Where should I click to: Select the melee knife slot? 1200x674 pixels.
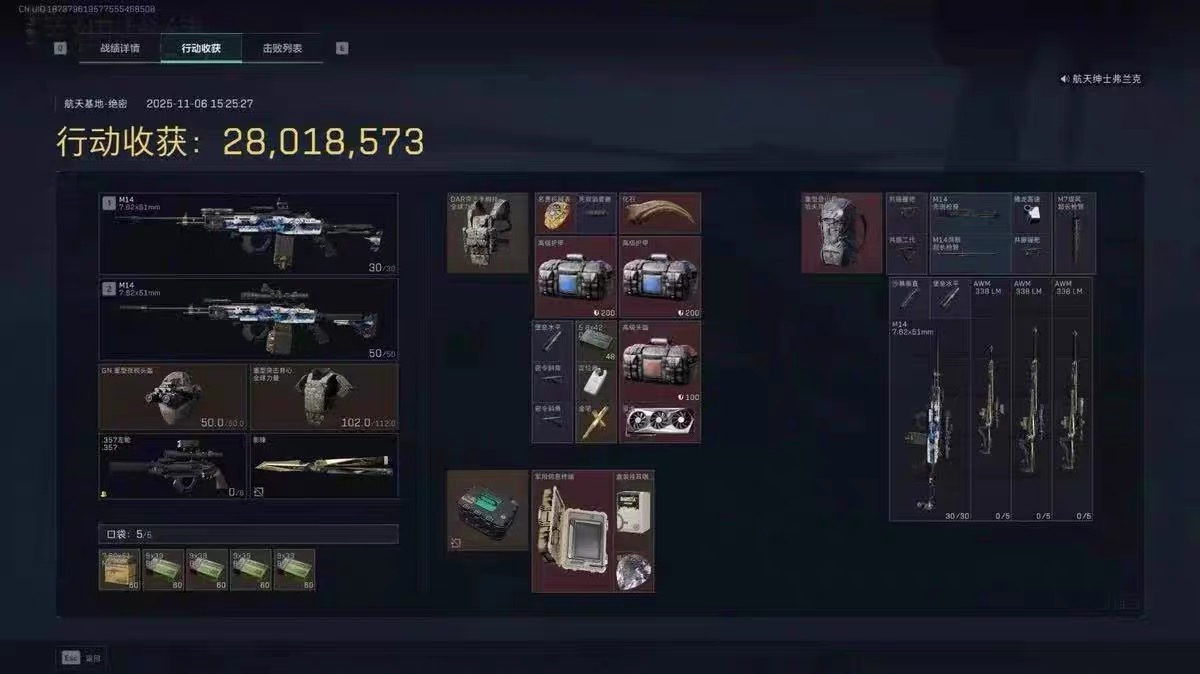(x=324, y=466)
